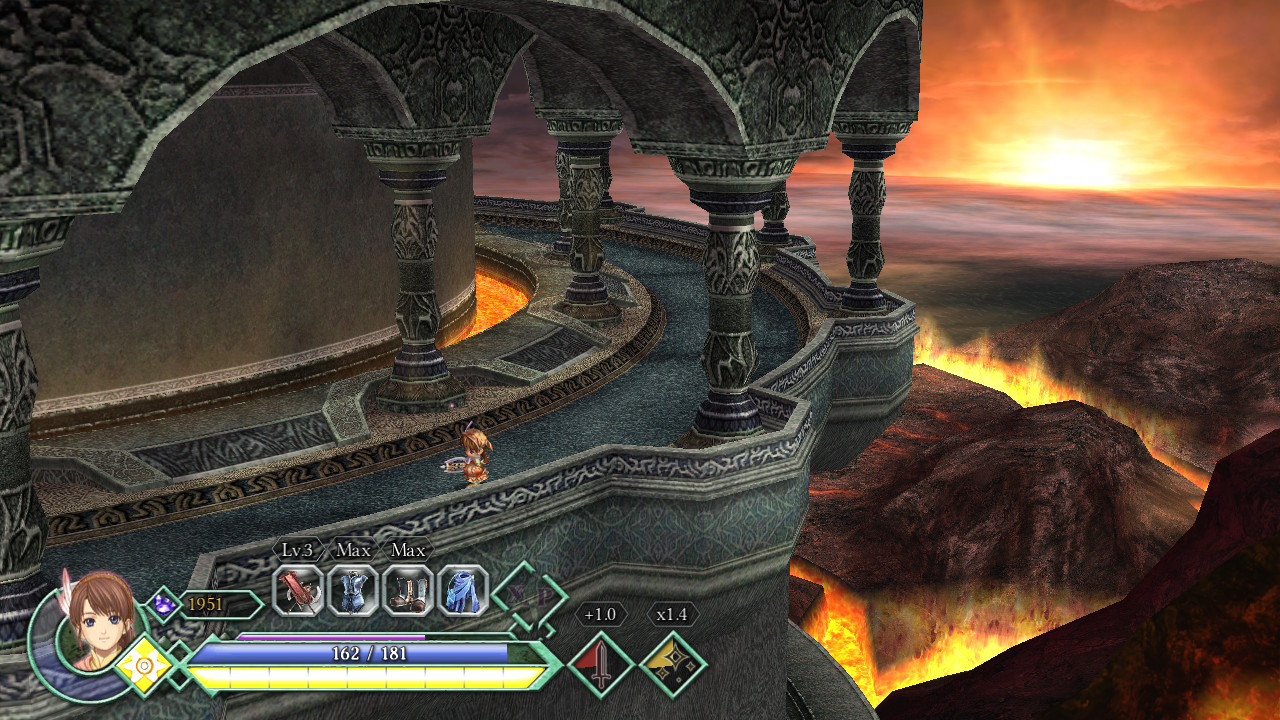Select the boots equipment slot

click(x=408, y=590)
